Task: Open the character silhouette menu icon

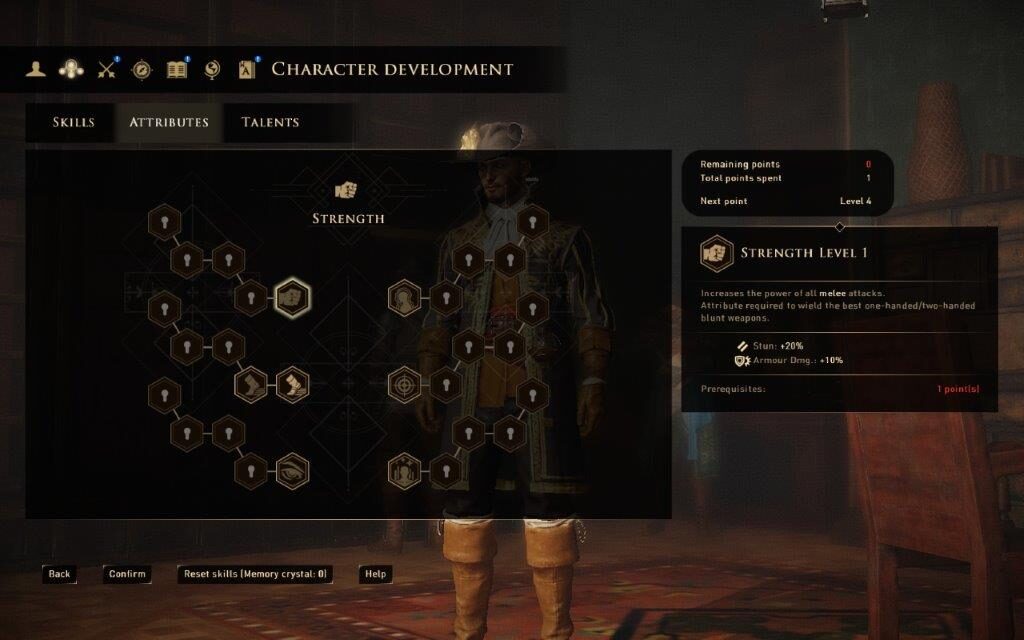Action: 37,69
